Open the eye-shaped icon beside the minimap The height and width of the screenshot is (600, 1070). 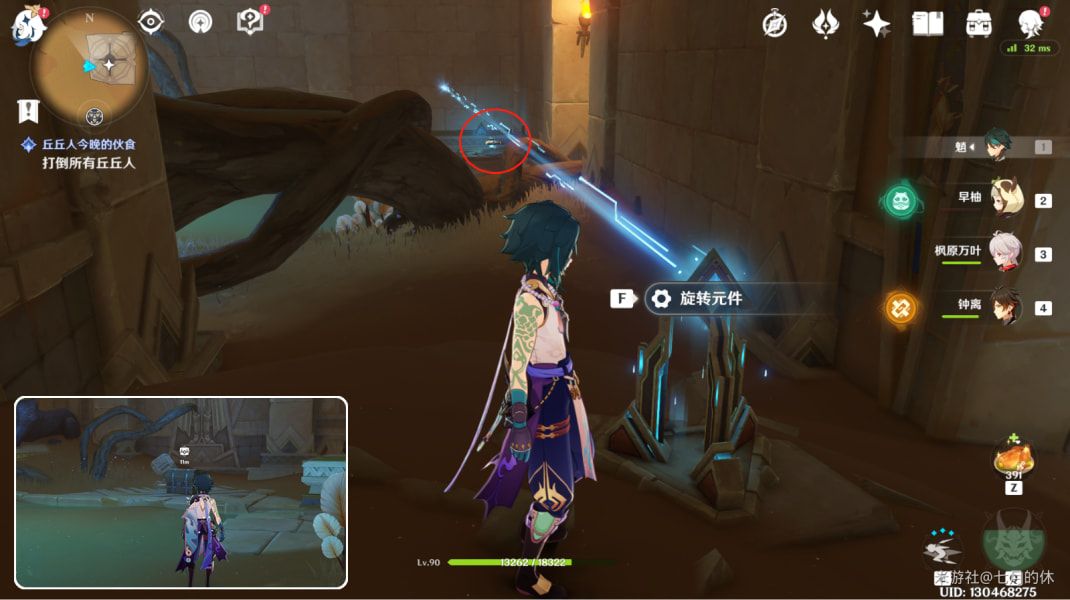coord(151,22)
